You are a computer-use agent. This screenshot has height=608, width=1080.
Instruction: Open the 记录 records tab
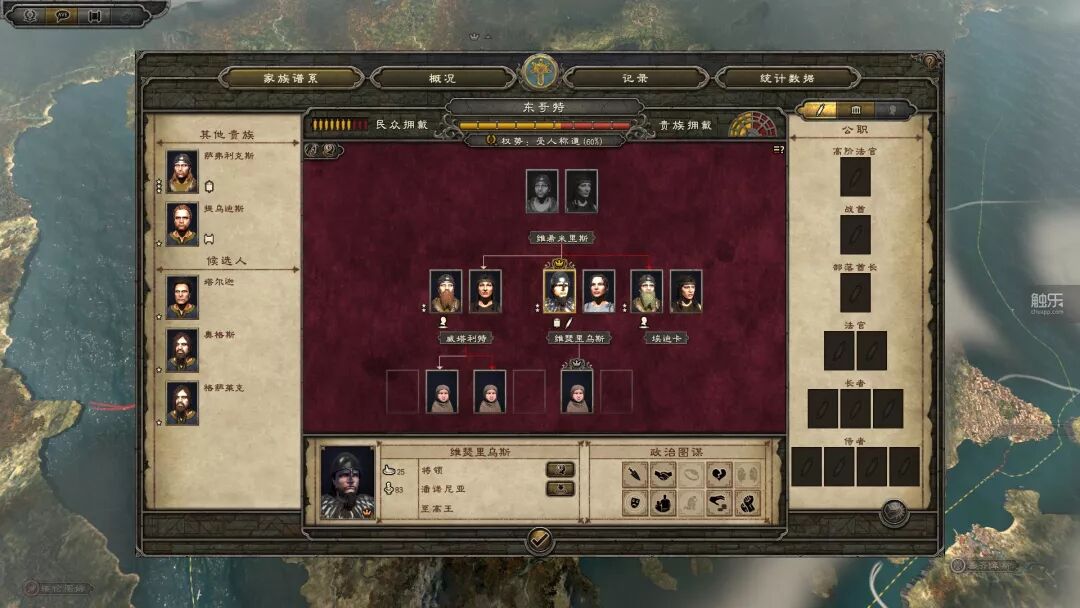(x=635, y=78)
